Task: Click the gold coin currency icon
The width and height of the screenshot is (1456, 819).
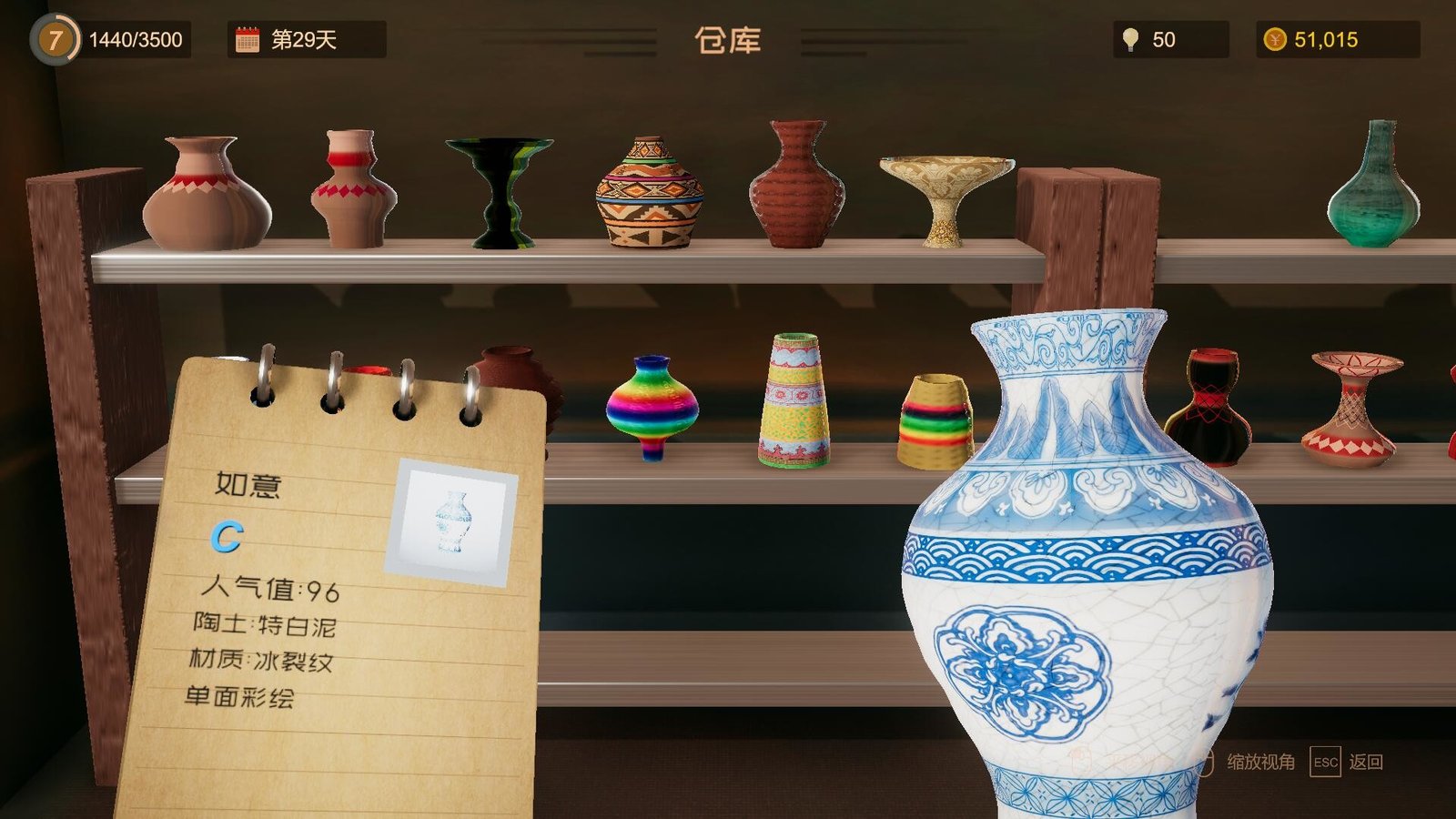Action: (x=1276, y=39)
